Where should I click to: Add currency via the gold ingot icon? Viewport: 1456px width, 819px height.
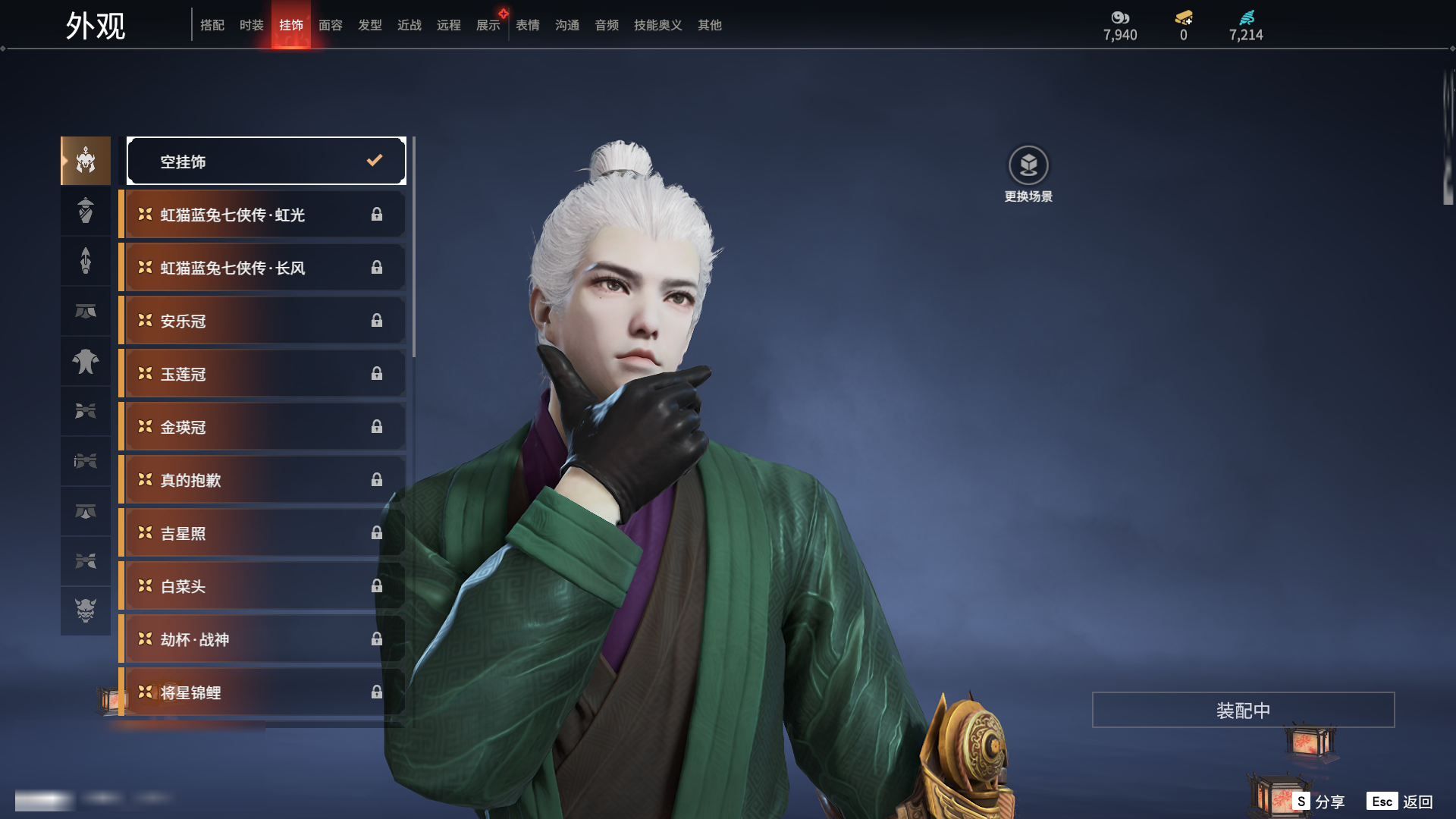pos(1183,17)
